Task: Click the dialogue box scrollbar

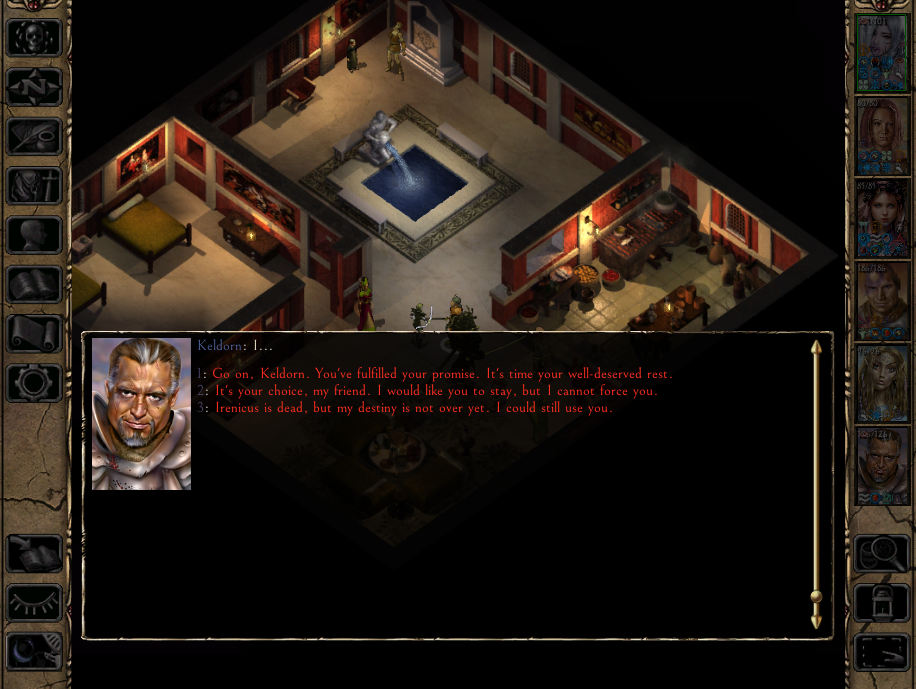Action: 816,484
